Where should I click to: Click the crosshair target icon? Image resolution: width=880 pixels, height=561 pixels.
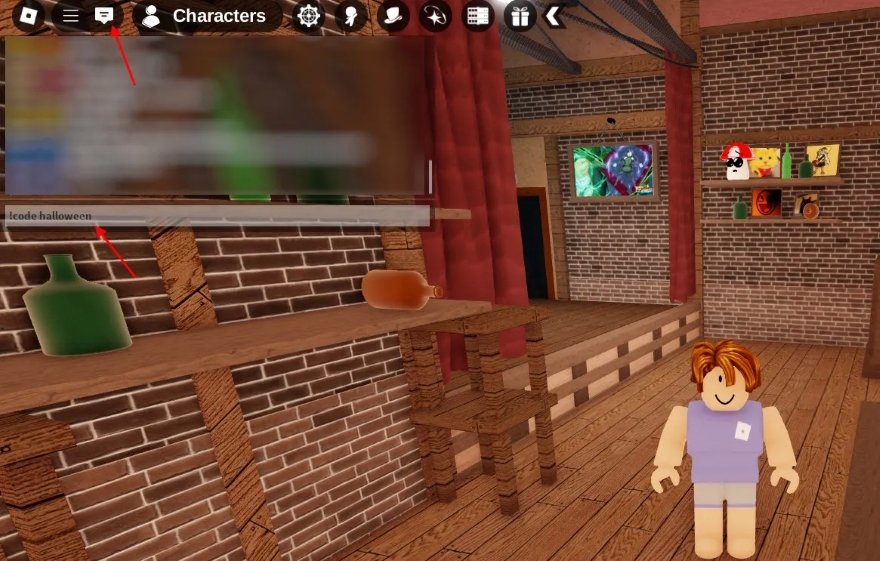tap(309, 16)
